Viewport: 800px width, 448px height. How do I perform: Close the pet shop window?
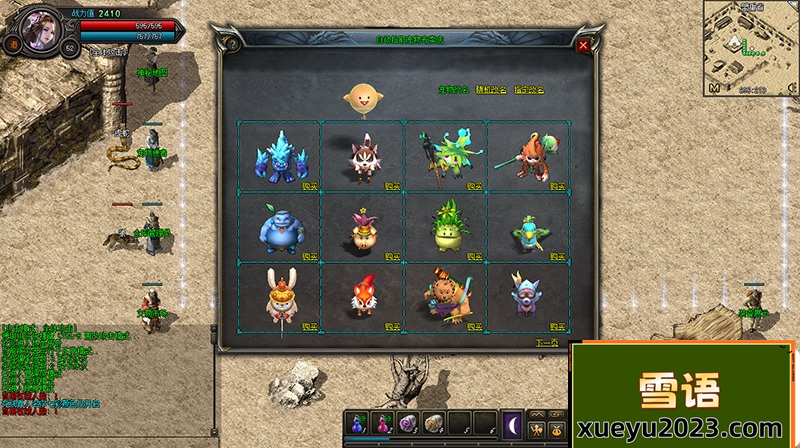click(583, 45)
